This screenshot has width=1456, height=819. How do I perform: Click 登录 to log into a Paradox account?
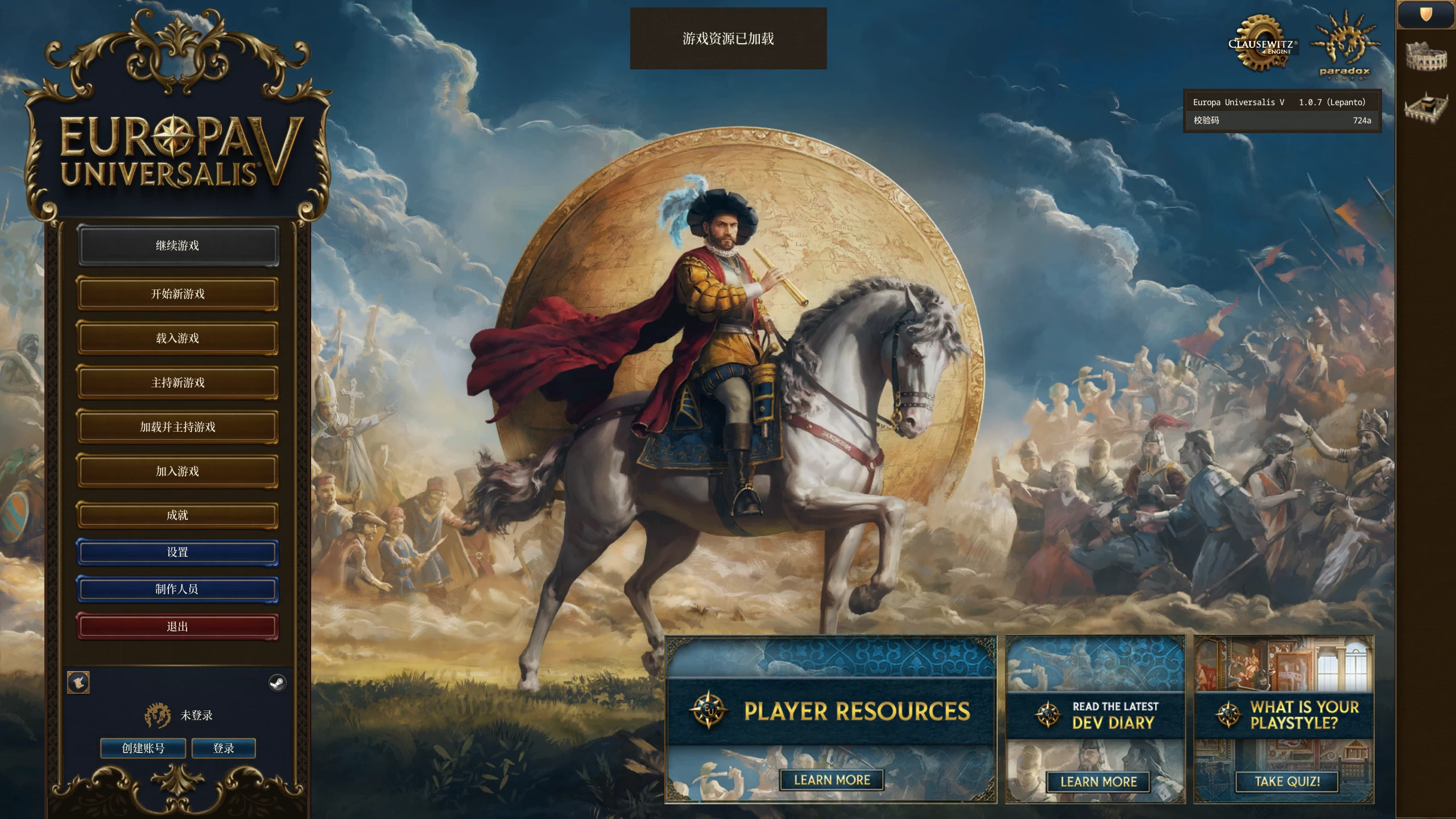point(224,748)
